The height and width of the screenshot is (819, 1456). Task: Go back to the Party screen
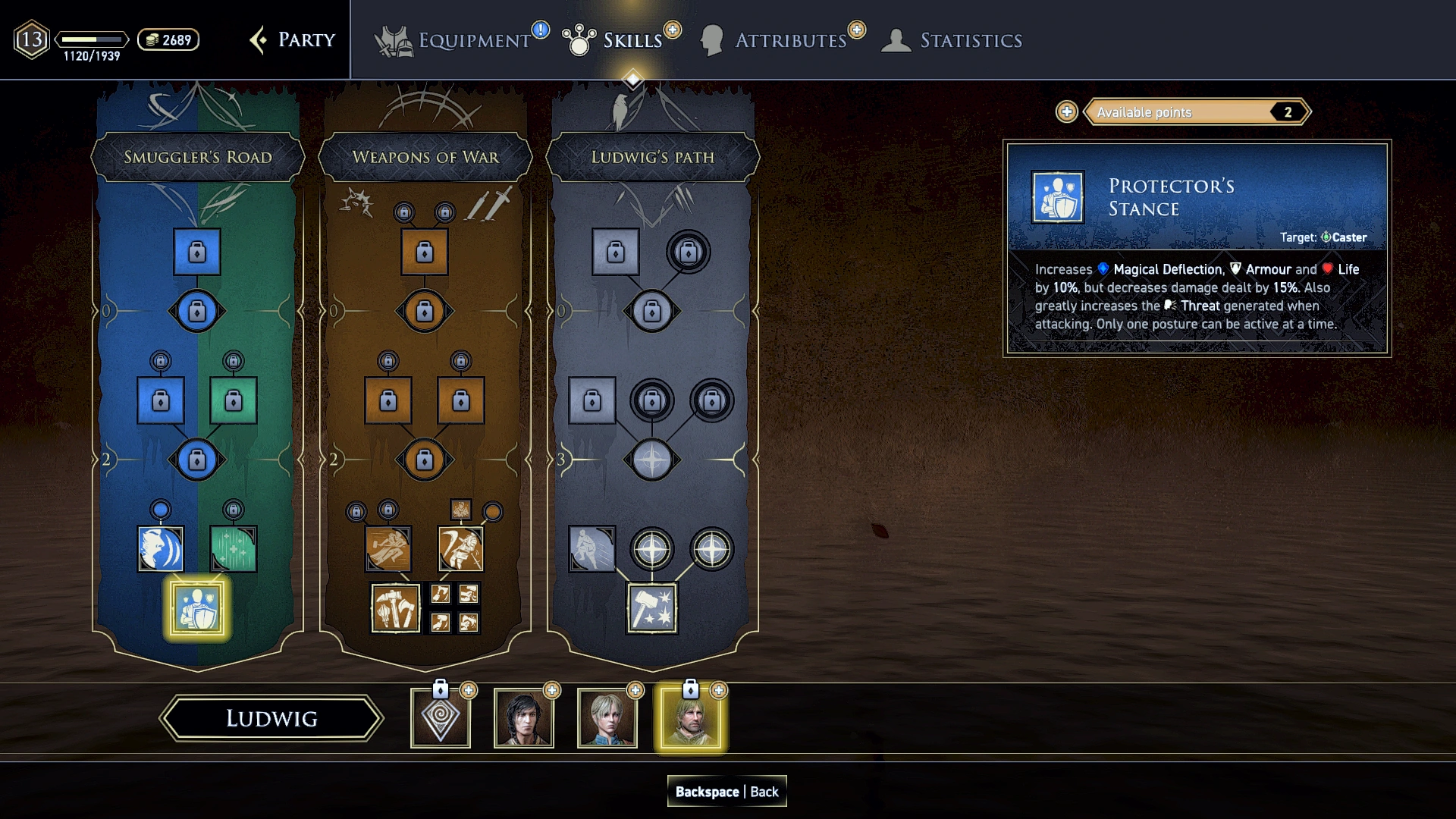click(x=293, y=40)
